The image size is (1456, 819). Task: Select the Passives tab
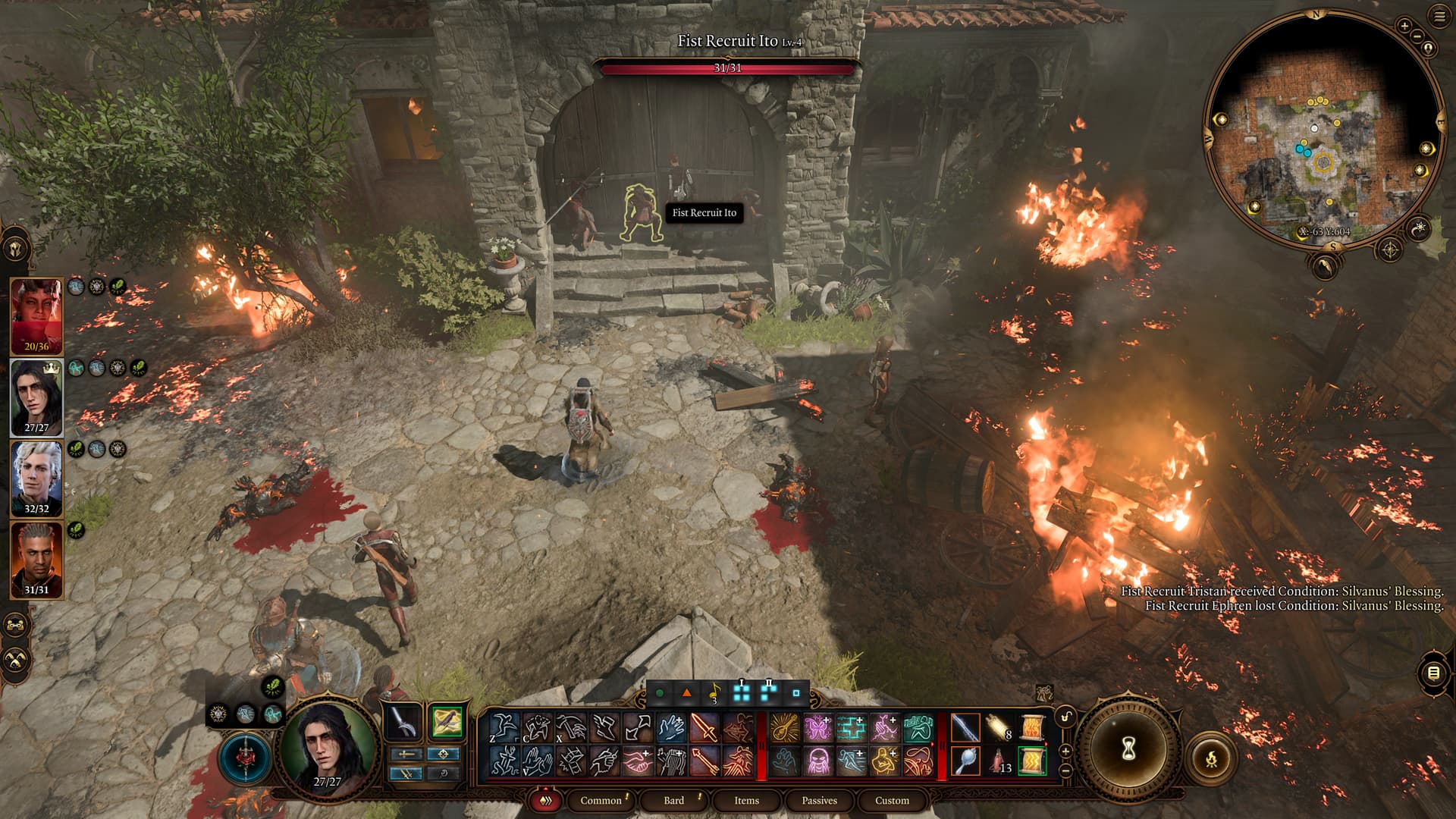point(819,800)
